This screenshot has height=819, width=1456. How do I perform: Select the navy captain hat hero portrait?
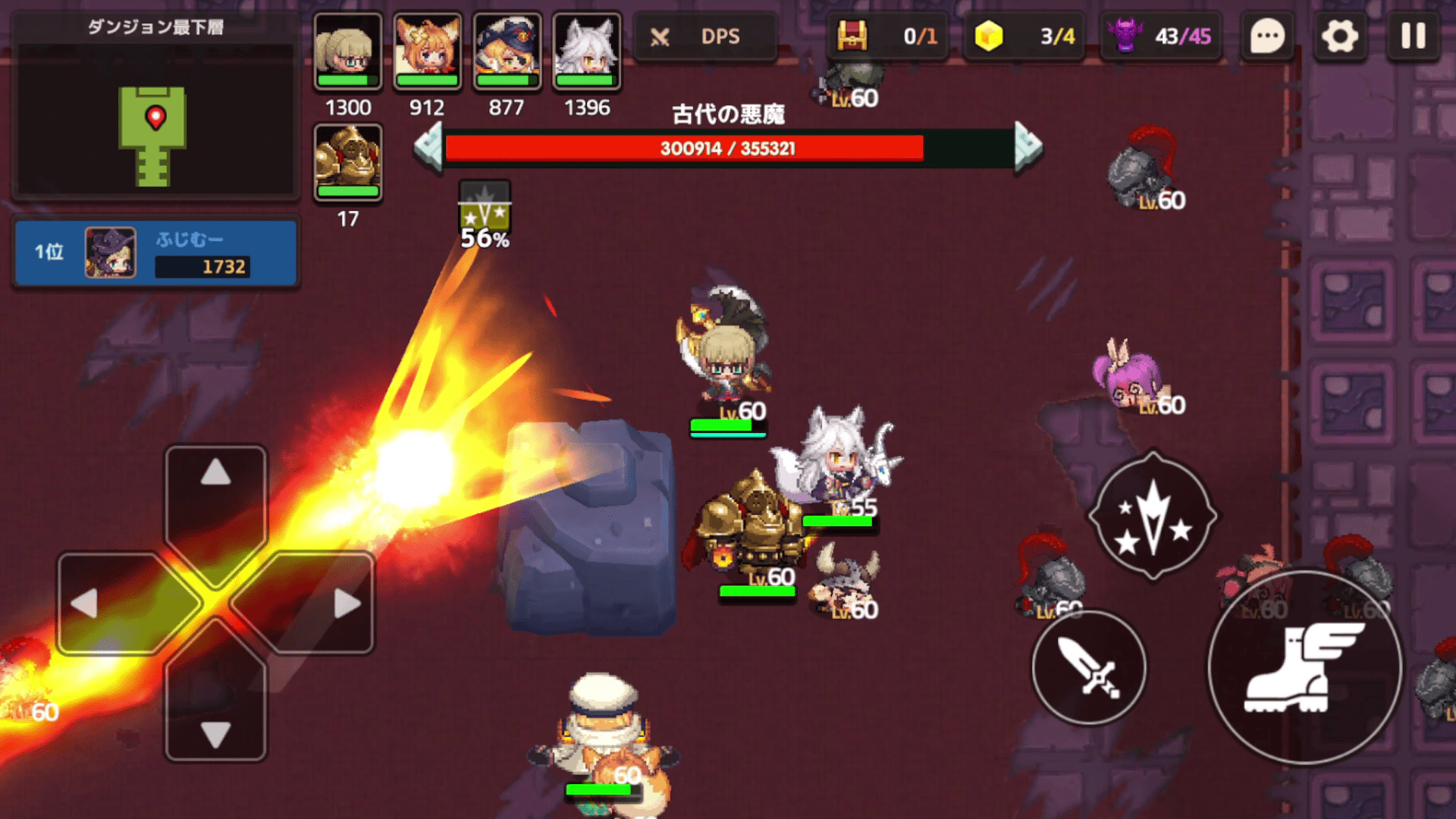click(x=507, y=52)
